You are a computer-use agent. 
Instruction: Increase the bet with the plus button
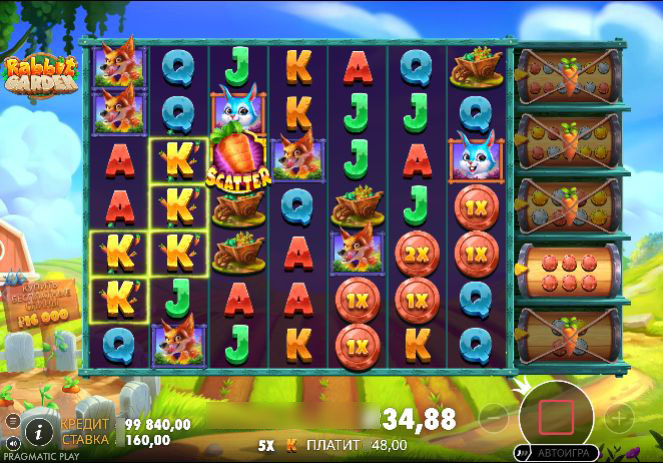point(620,416)
